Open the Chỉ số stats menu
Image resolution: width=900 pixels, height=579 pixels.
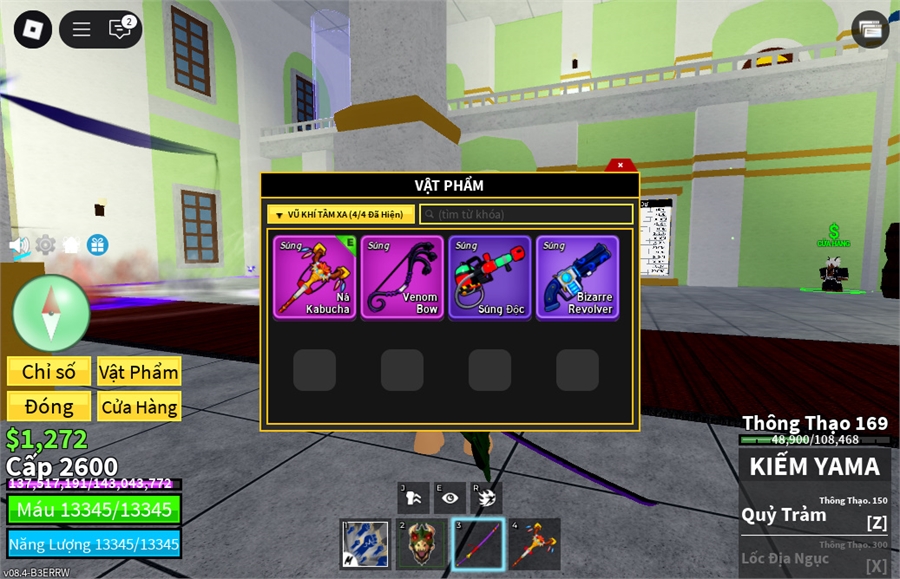coord(49,371)
